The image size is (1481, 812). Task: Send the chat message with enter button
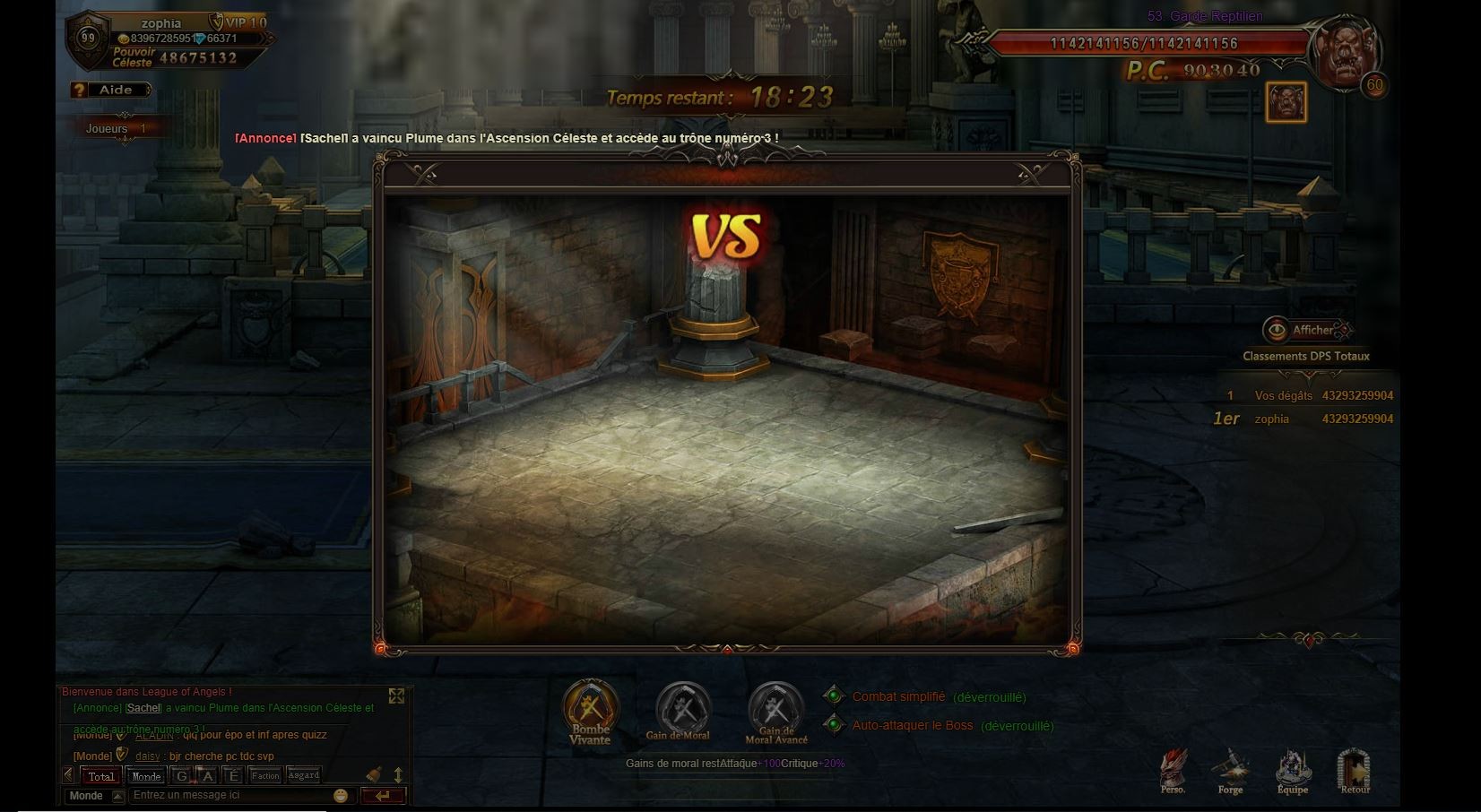coord(383,796)
